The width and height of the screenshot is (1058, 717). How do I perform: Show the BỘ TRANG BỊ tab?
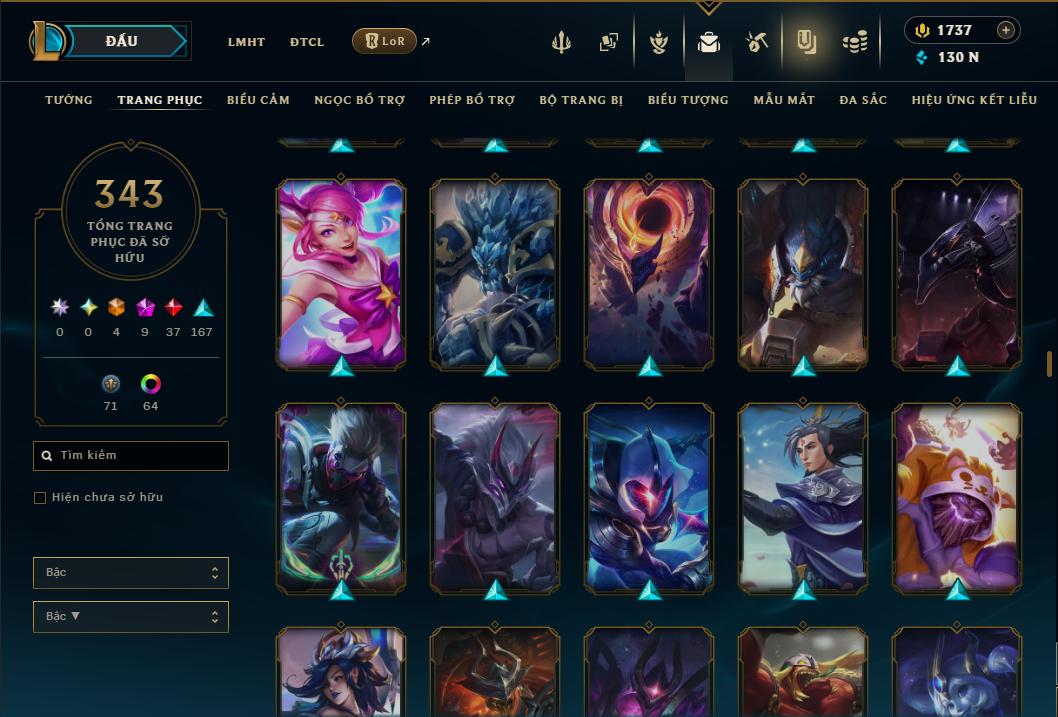[581, 100]
